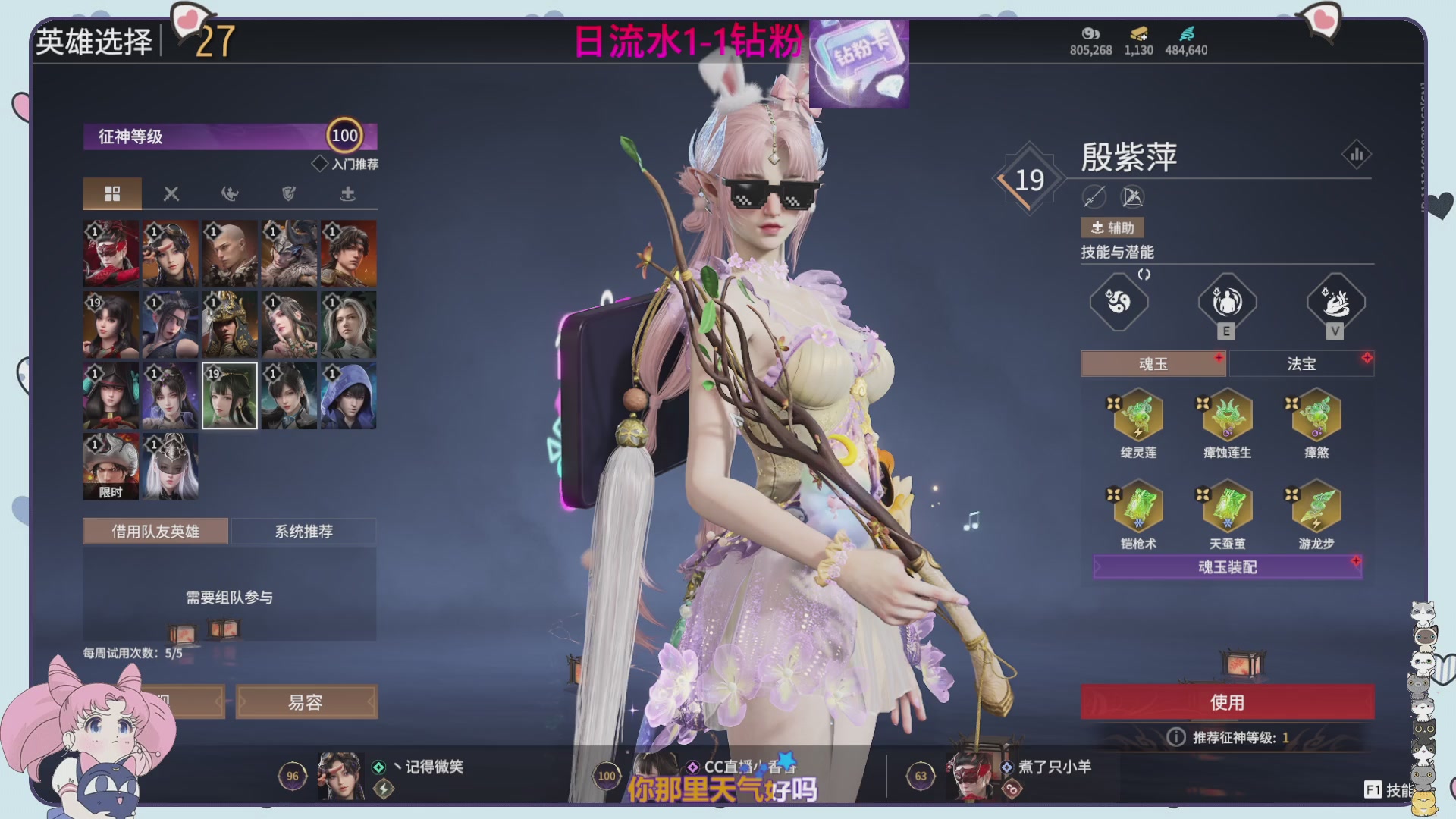This screenshot has width=1456, height=819.
Task: Click the 征神等级 100 progress bar
Action: click(227, 135)
